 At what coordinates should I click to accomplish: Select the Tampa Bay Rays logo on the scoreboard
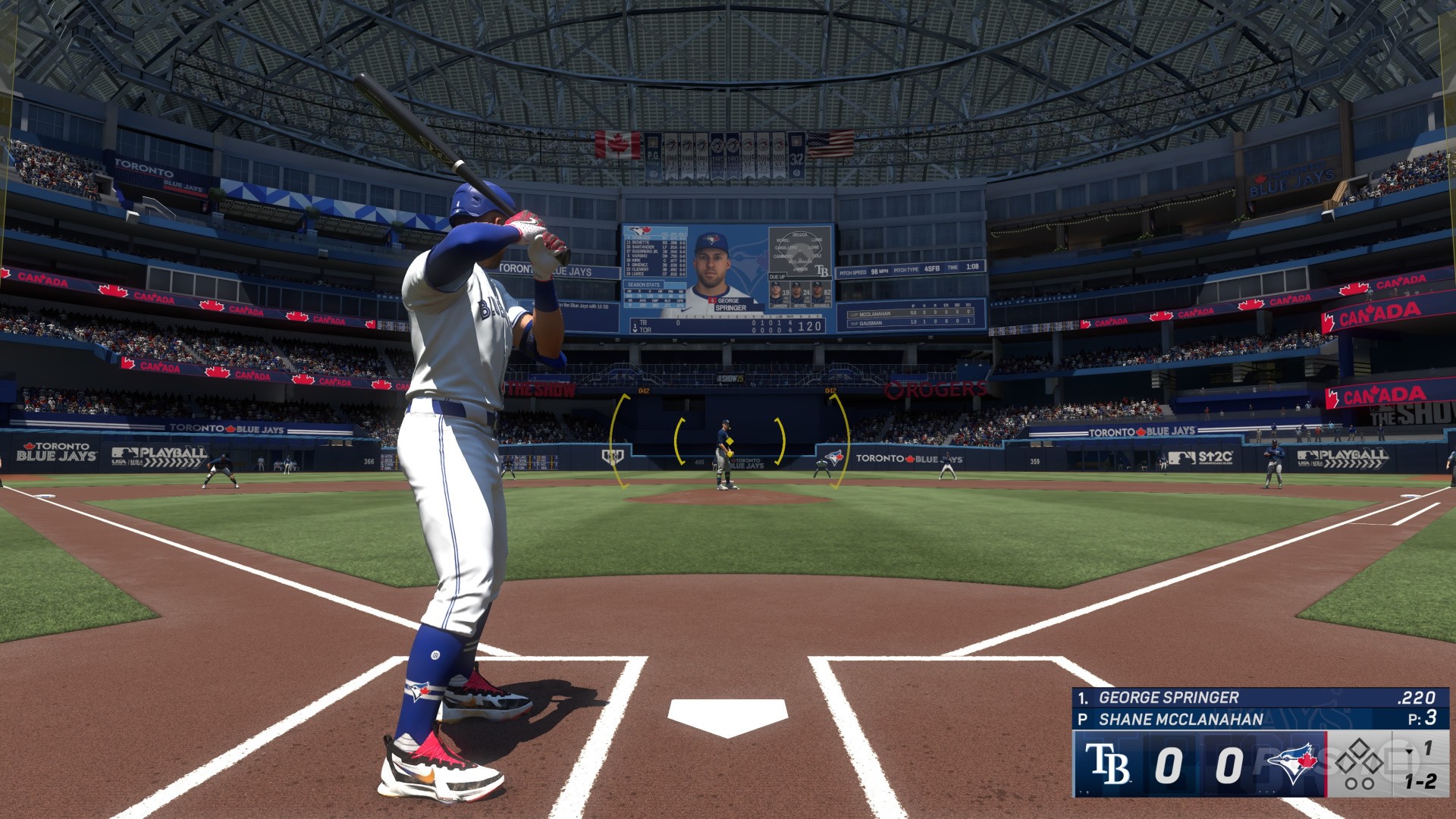coord(1109,764)
